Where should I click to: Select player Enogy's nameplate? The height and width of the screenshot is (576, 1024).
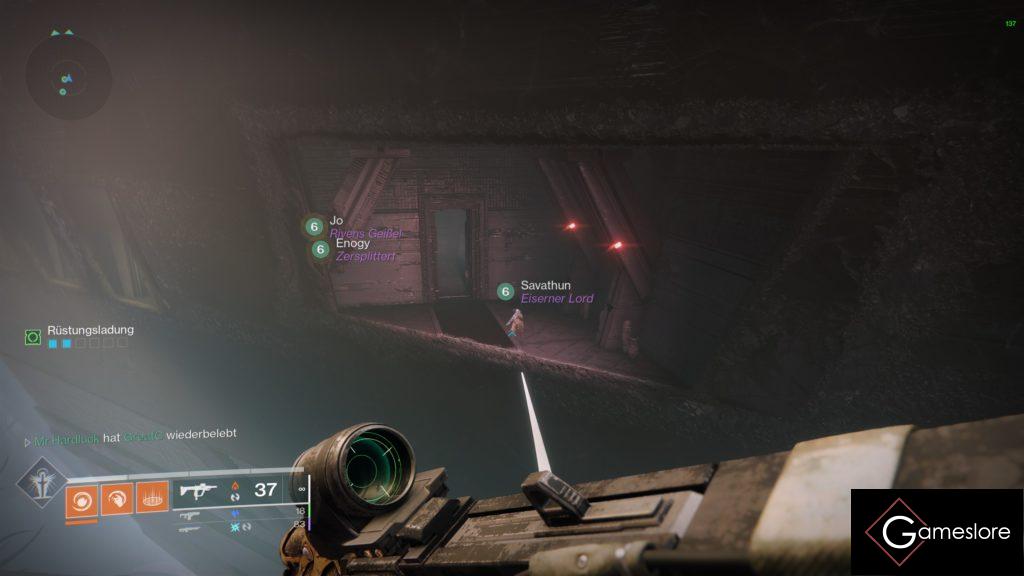coord(352,243)
